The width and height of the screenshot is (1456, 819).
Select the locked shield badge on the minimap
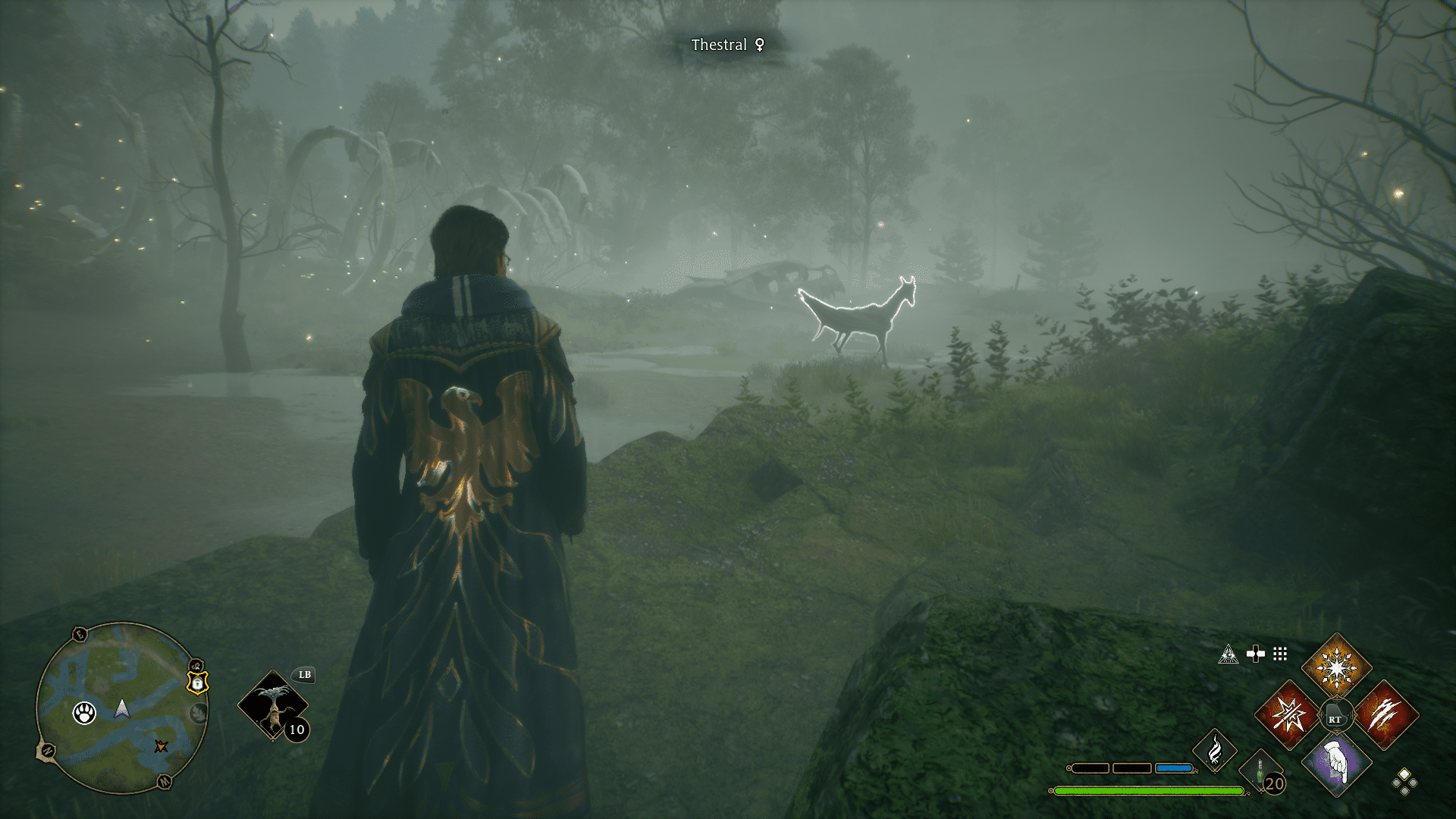[x=199, y=684]
